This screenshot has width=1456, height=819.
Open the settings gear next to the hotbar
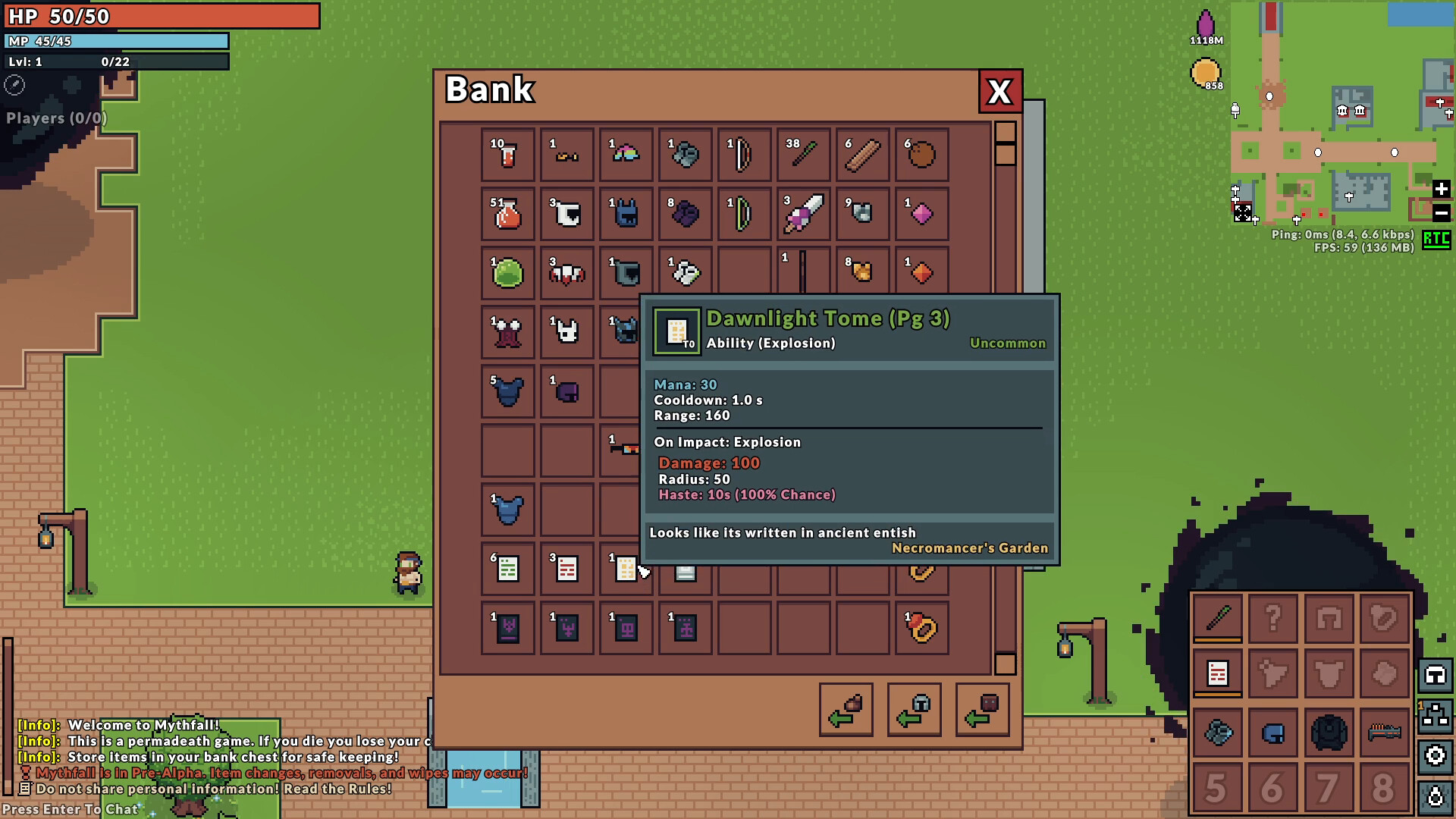click(1436, 755)
